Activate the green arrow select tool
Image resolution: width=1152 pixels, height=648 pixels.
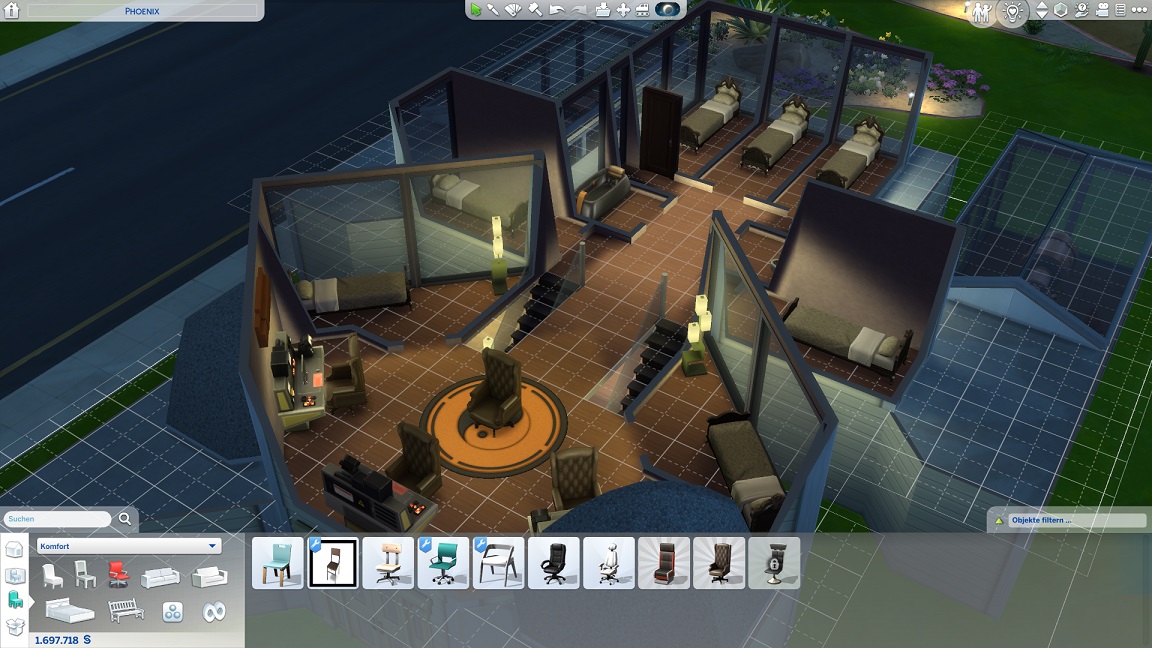(x=476, y=10)
